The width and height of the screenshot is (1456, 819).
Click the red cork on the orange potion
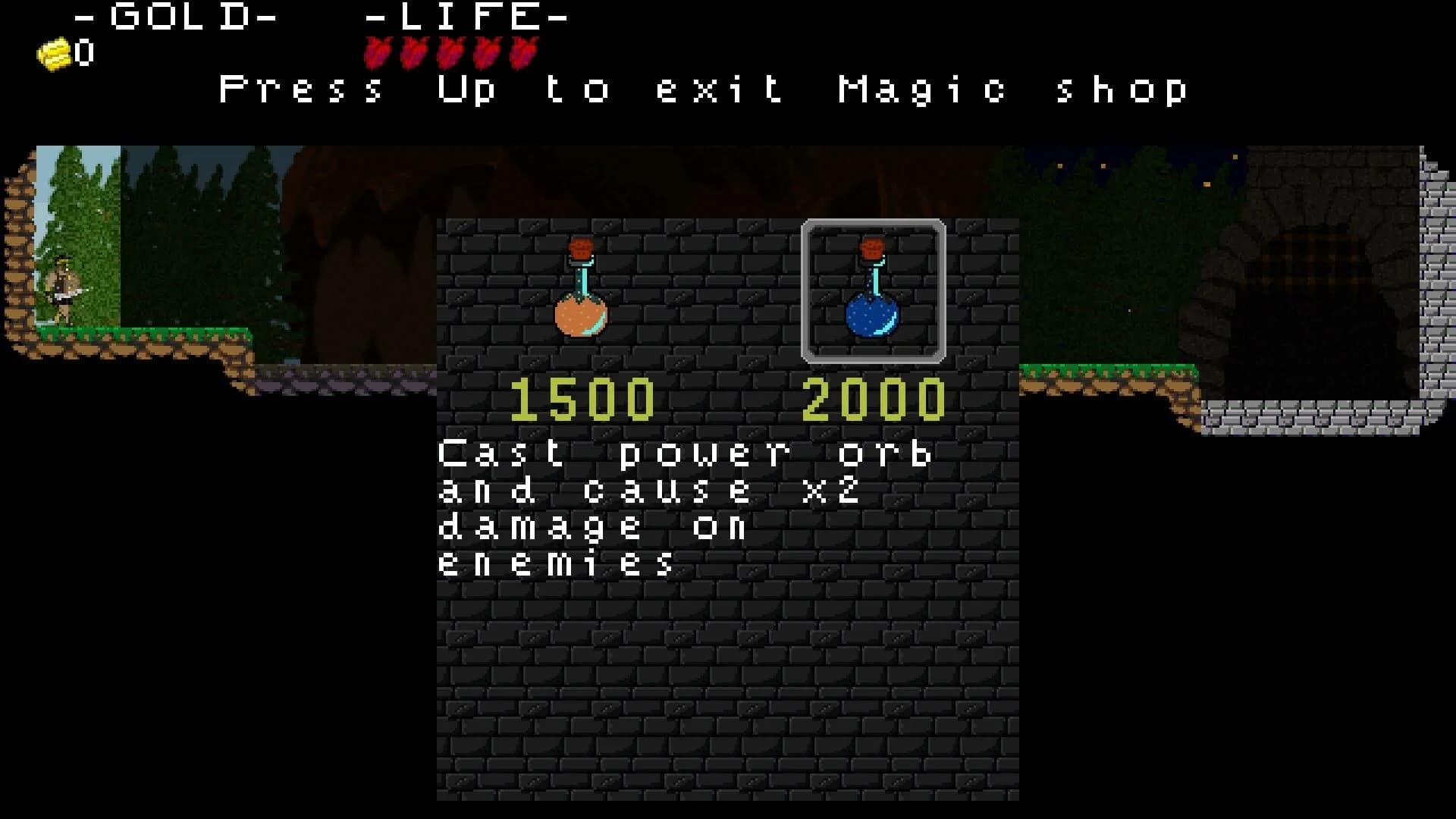582,246
